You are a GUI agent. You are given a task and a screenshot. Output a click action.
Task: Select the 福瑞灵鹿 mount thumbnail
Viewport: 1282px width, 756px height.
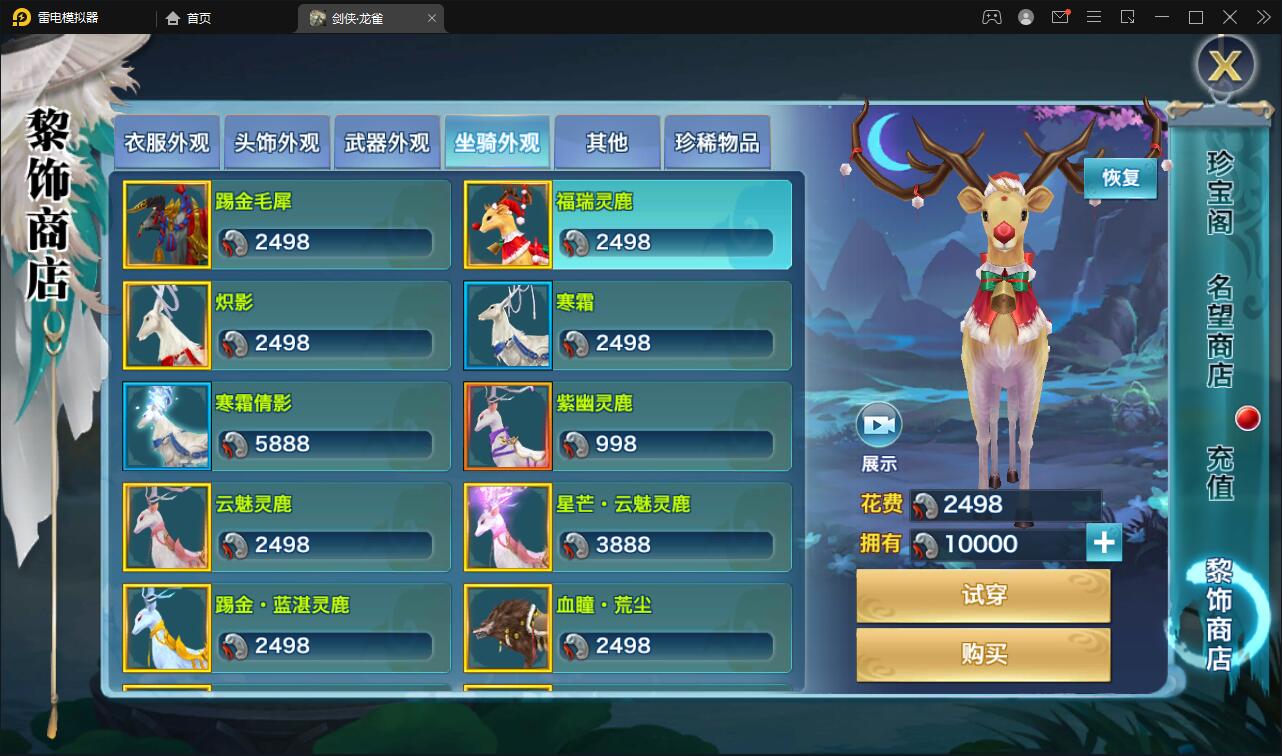tap(507, 224)
